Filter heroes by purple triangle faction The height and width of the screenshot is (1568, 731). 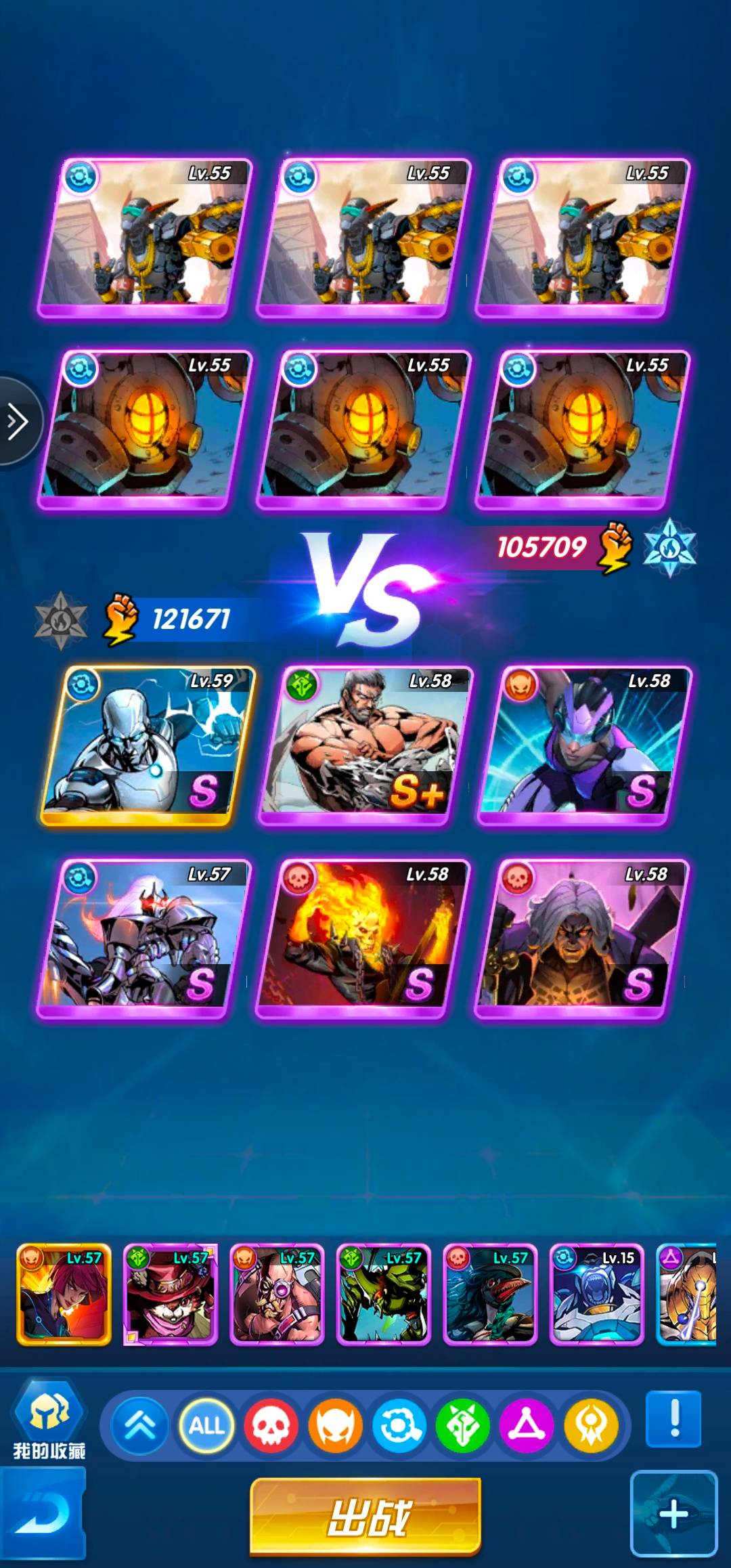pos(527,1426)
